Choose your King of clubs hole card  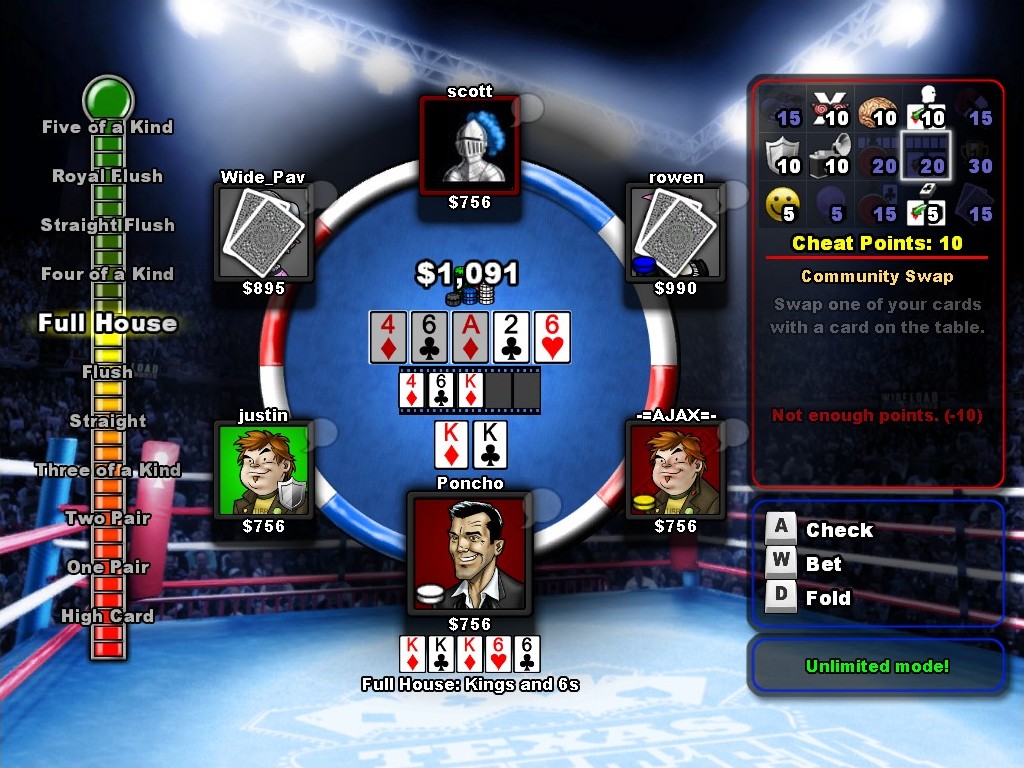tap(490, 444)
